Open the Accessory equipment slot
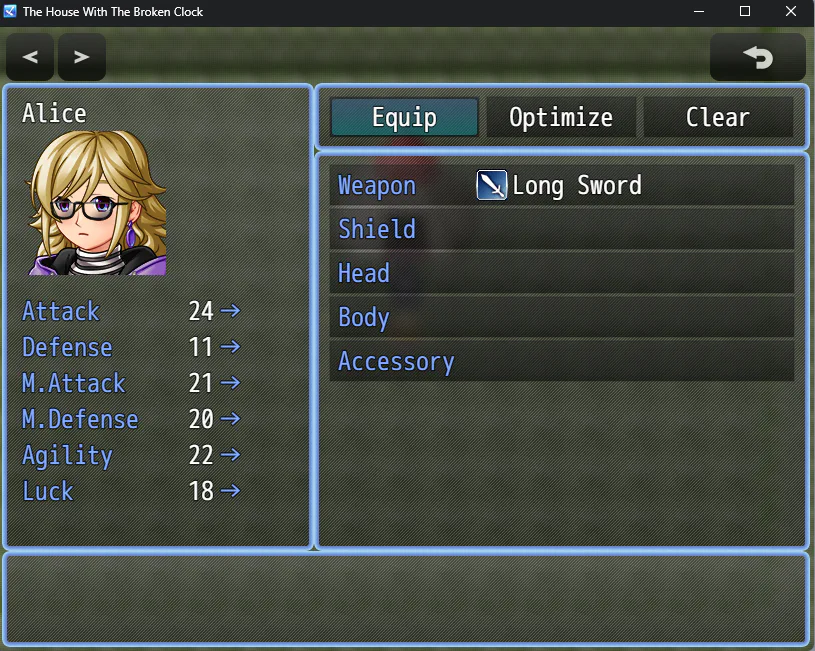The image size is (815, 651). tap(561, 361)
